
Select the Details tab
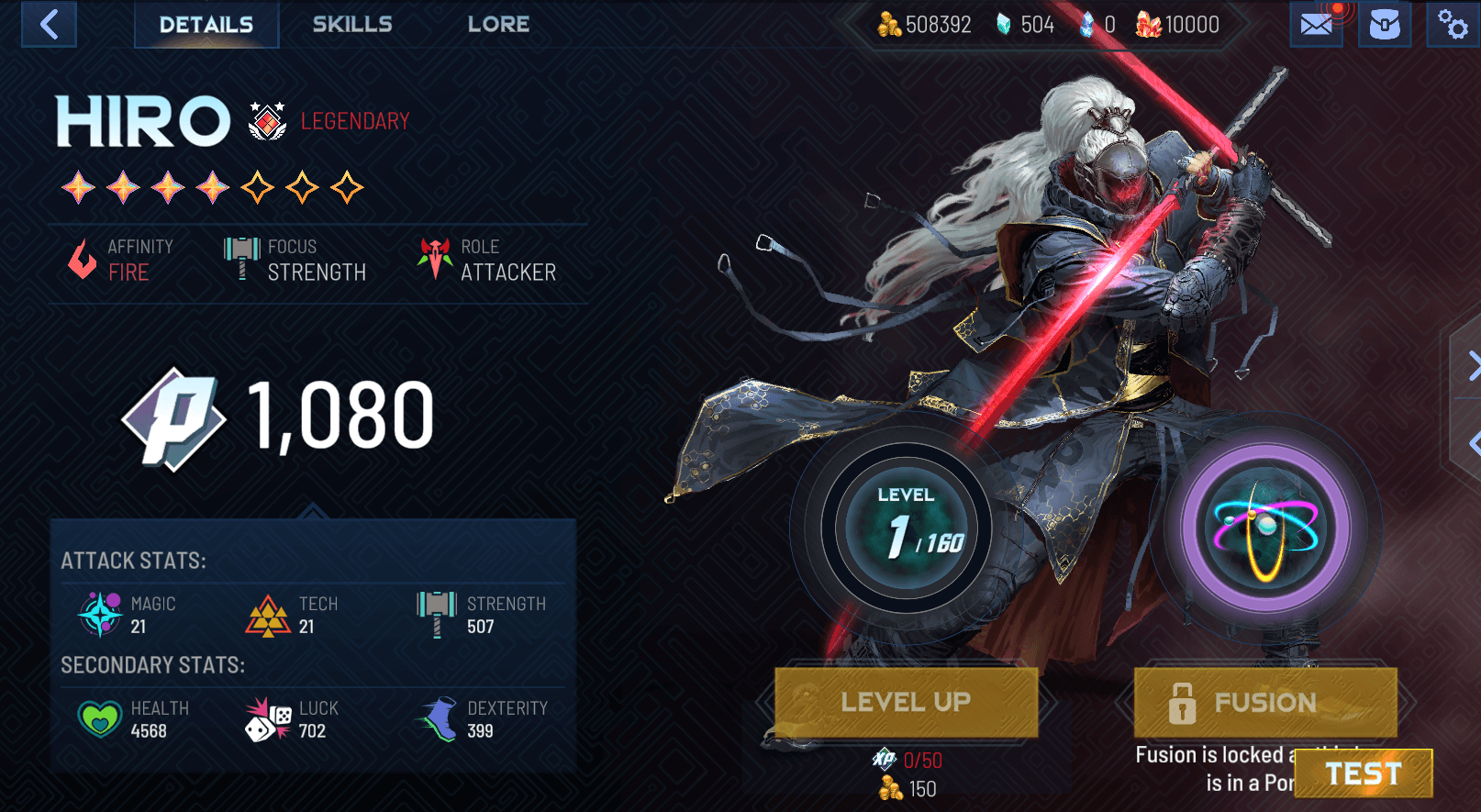[x=206, y=25]
